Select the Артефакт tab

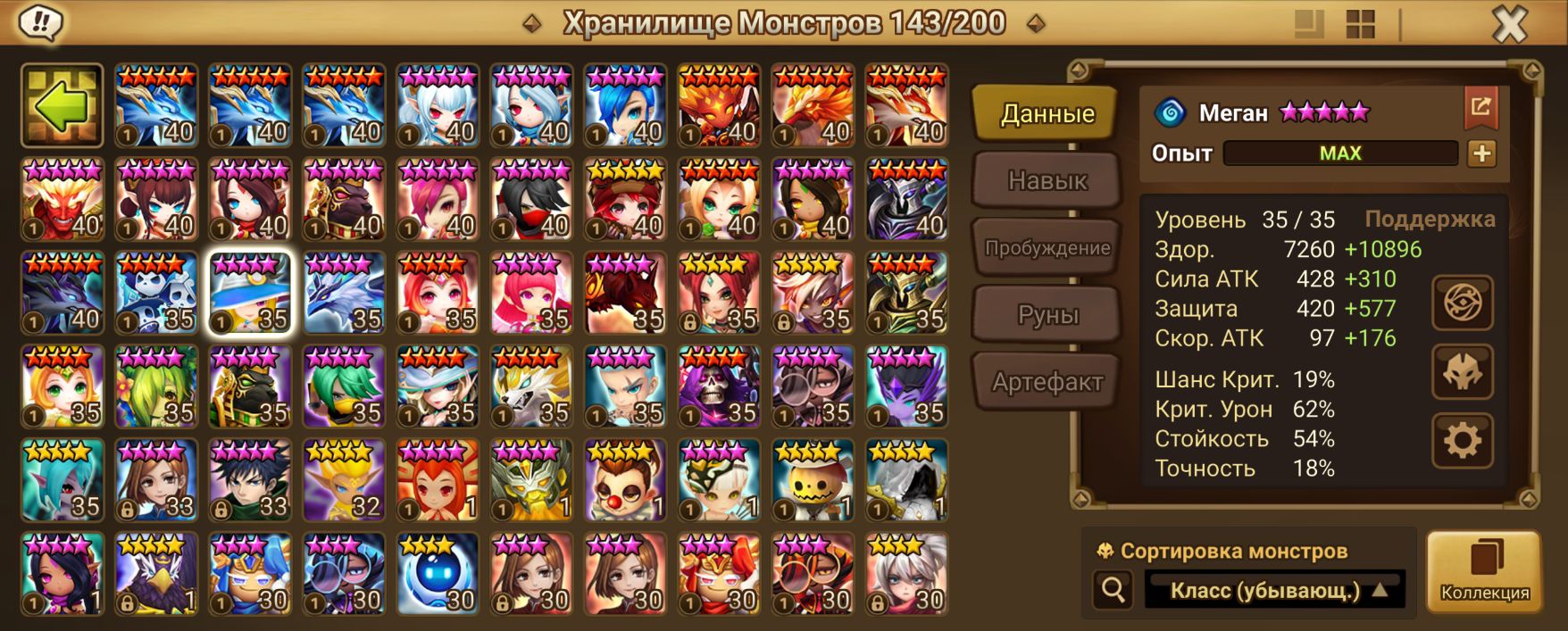(x=1047, y=382)
